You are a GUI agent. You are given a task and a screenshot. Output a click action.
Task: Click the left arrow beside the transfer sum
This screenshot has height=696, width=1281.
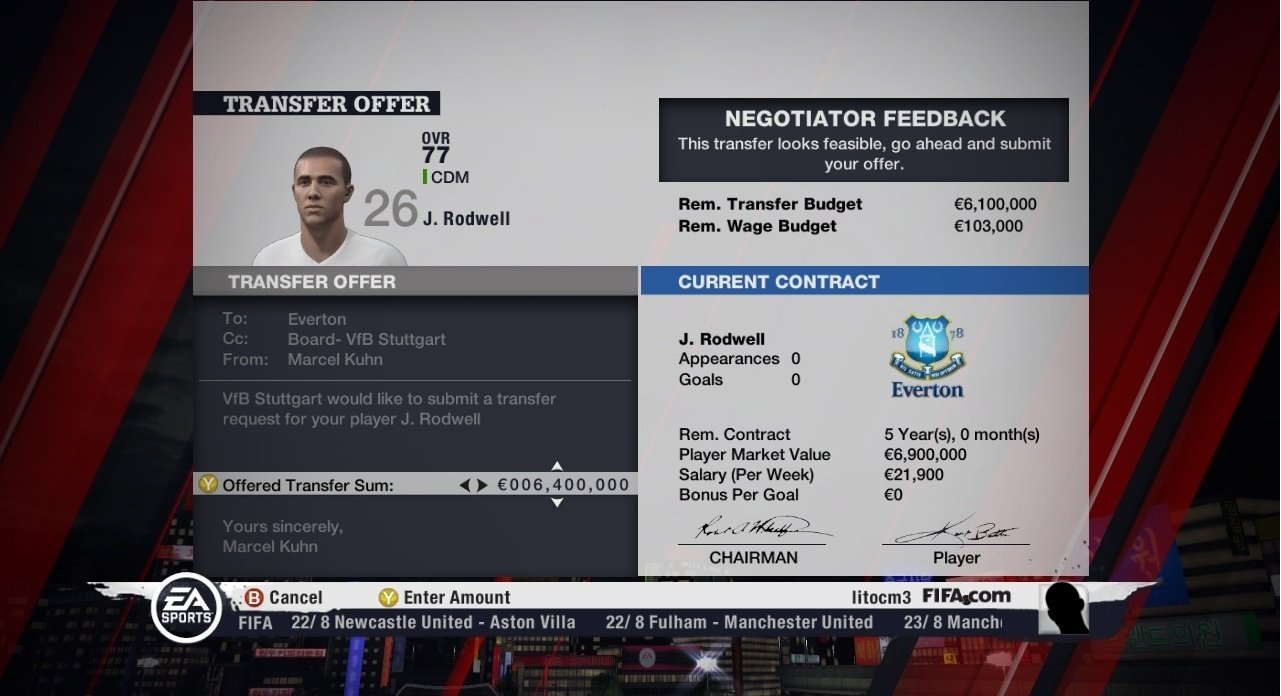(464, 485)
